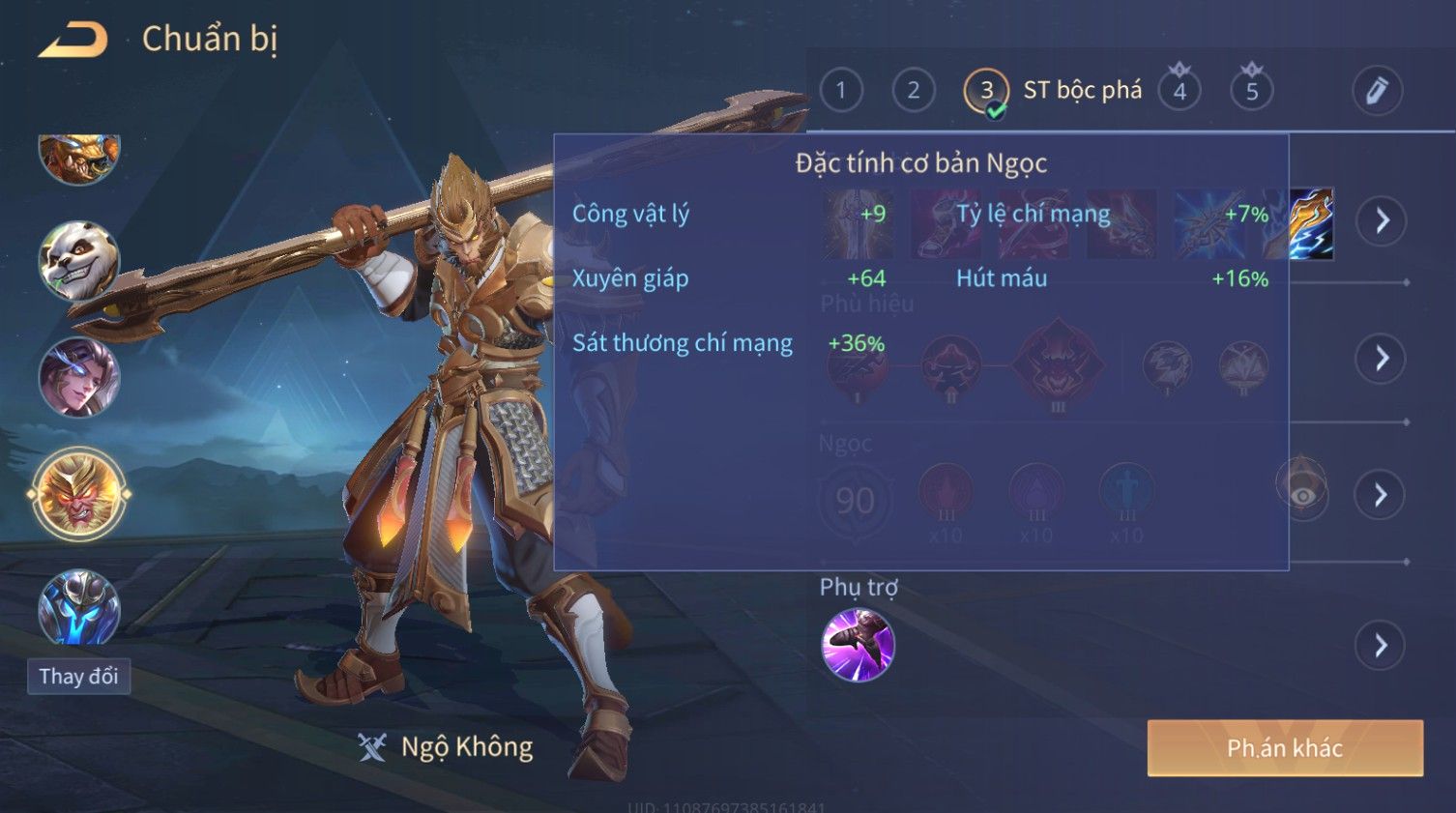
Task: Edit preset name with the pencil icon
Action: point(1377,91)
